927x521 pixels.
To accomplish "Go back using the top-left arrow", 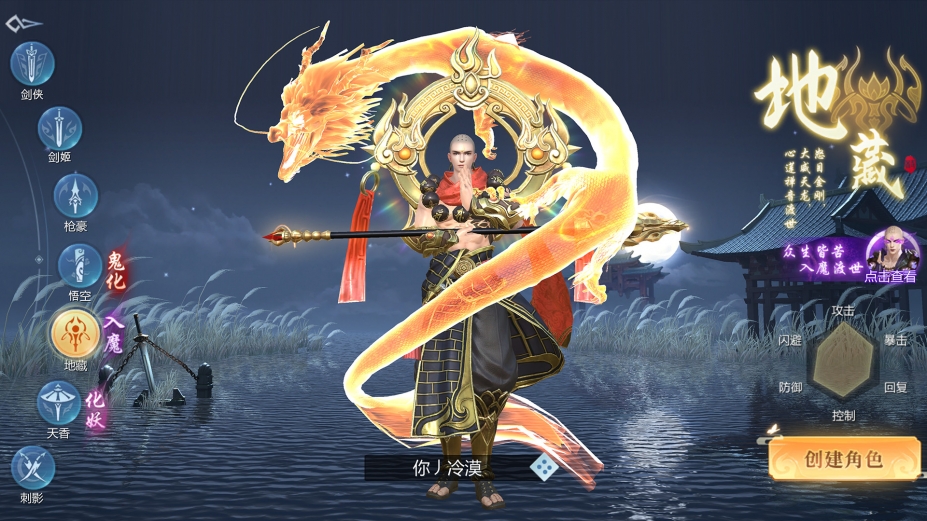I will pyautogui.click(x=23, y=23).
